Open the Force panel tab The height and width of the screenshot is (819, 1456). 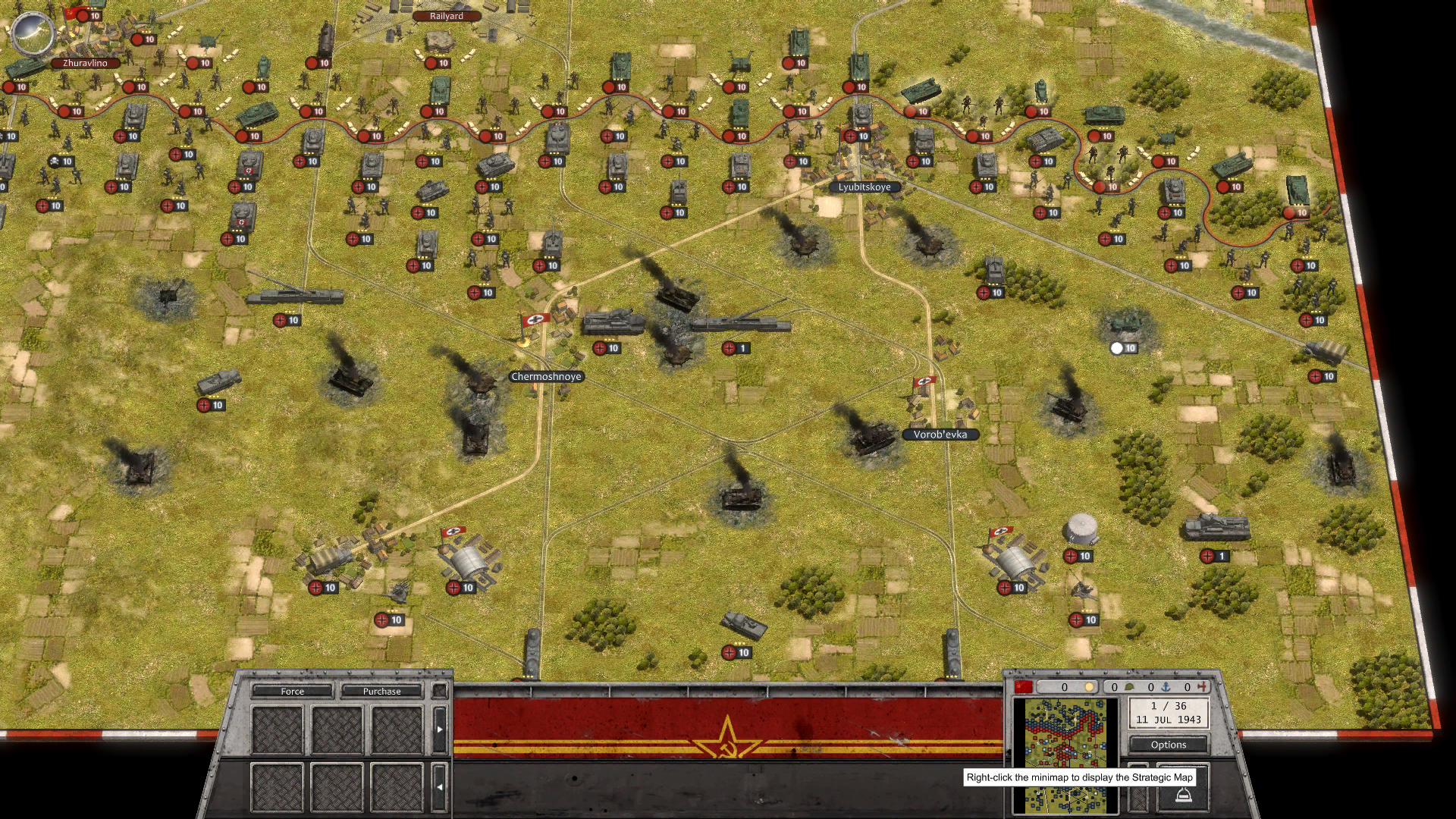294,691
